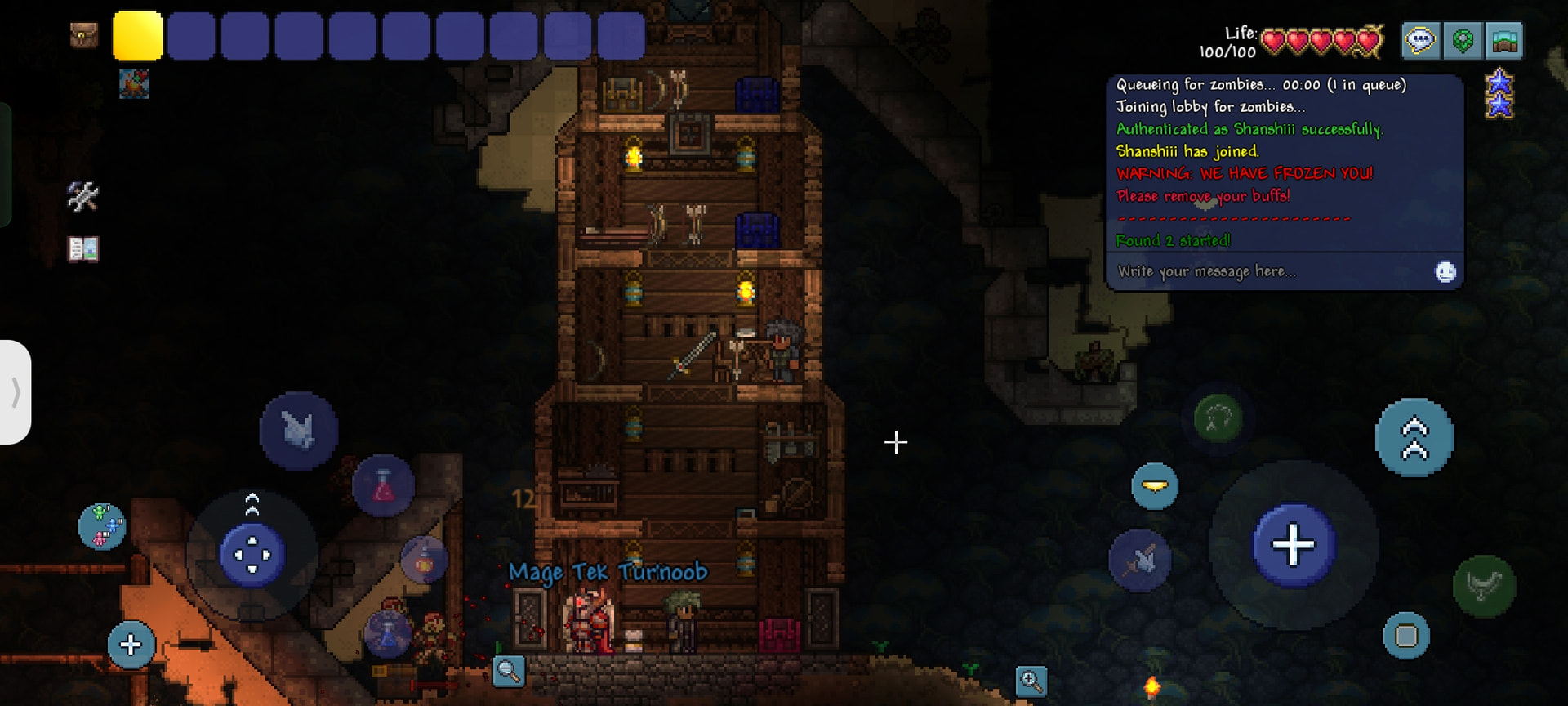Image resolution: width=1568 pixels, height=706 pixels.
Task: Open the emoji picker in chat
Action: [1445, 271]
